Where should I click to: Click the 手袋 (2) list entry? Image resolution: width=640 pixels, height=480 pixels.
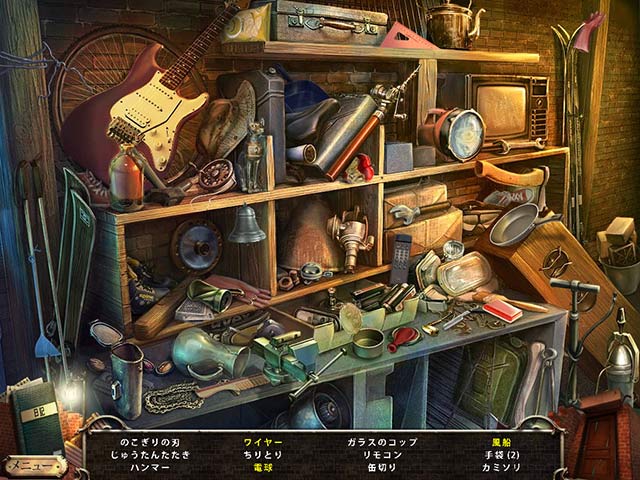click(x=502, y=454)
